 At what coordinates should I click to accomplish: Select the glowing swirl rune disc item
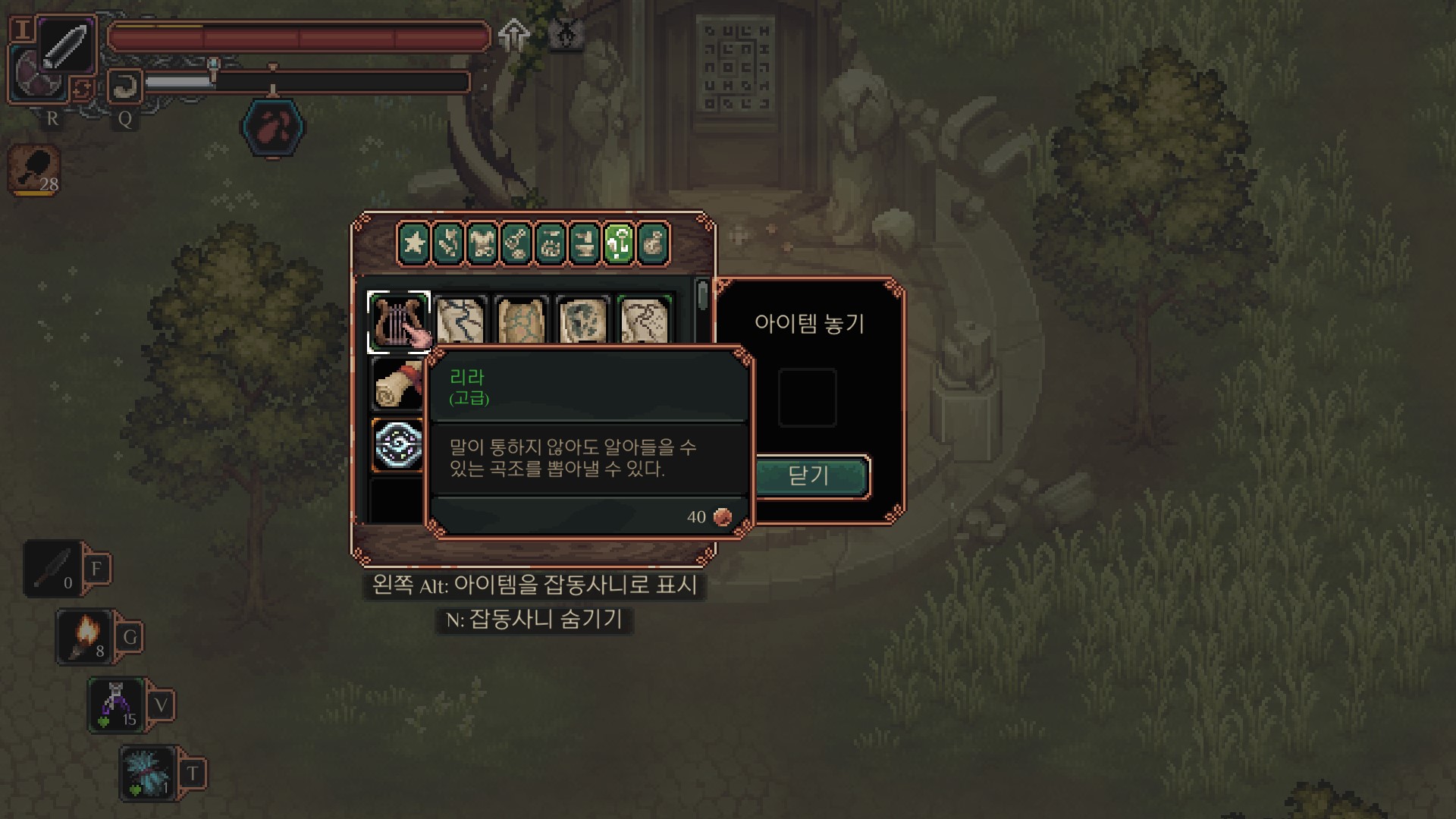point(398,445)
